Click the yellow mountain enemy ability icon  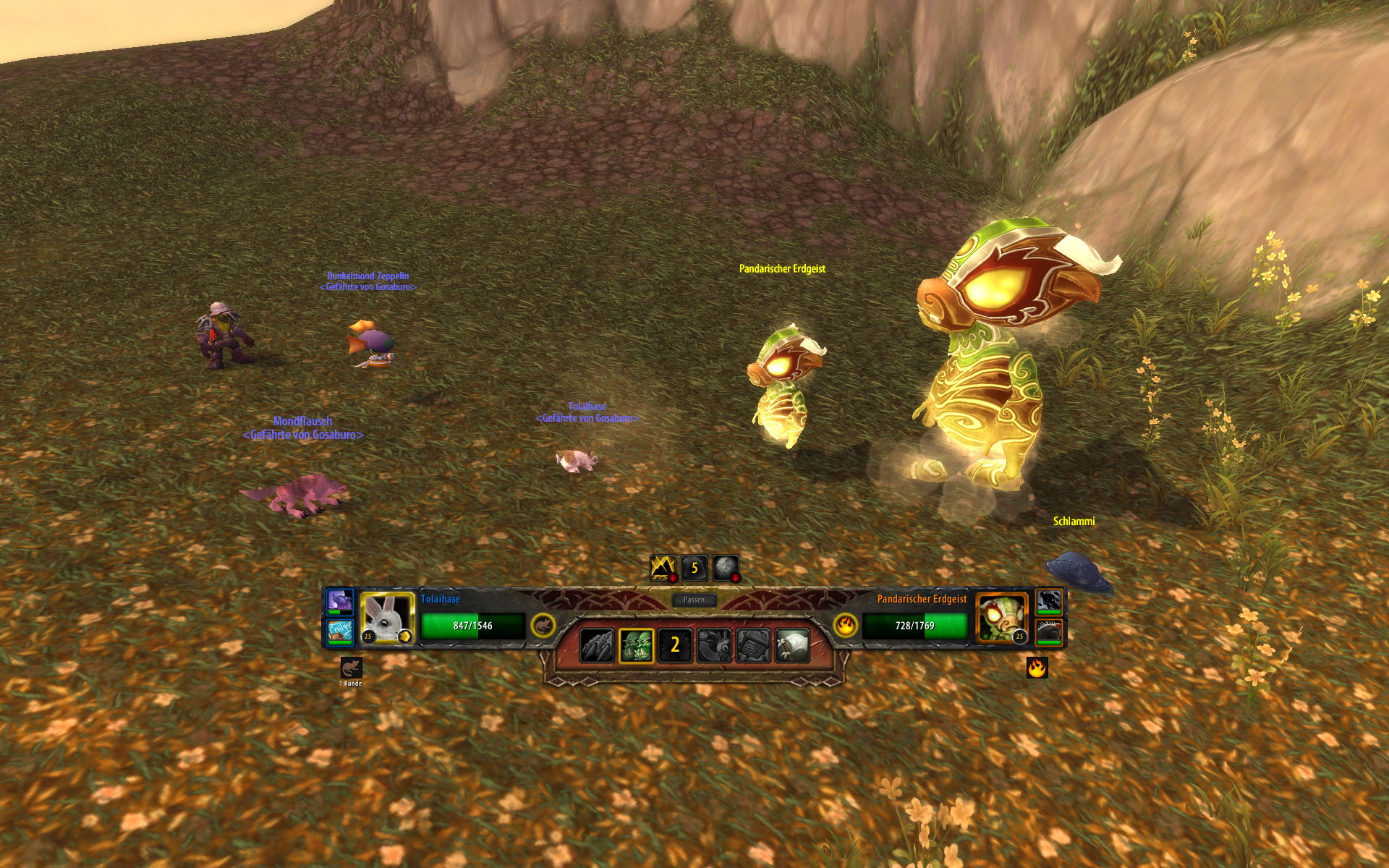(663, 568)
